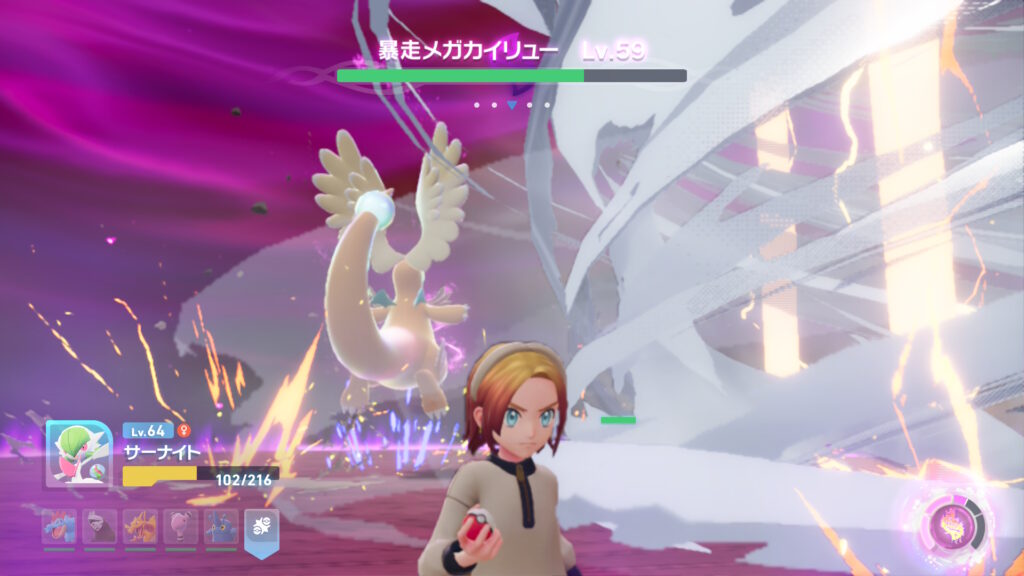
Task: Open the Poké Ball party swap icon
Action: coord(262,529)
